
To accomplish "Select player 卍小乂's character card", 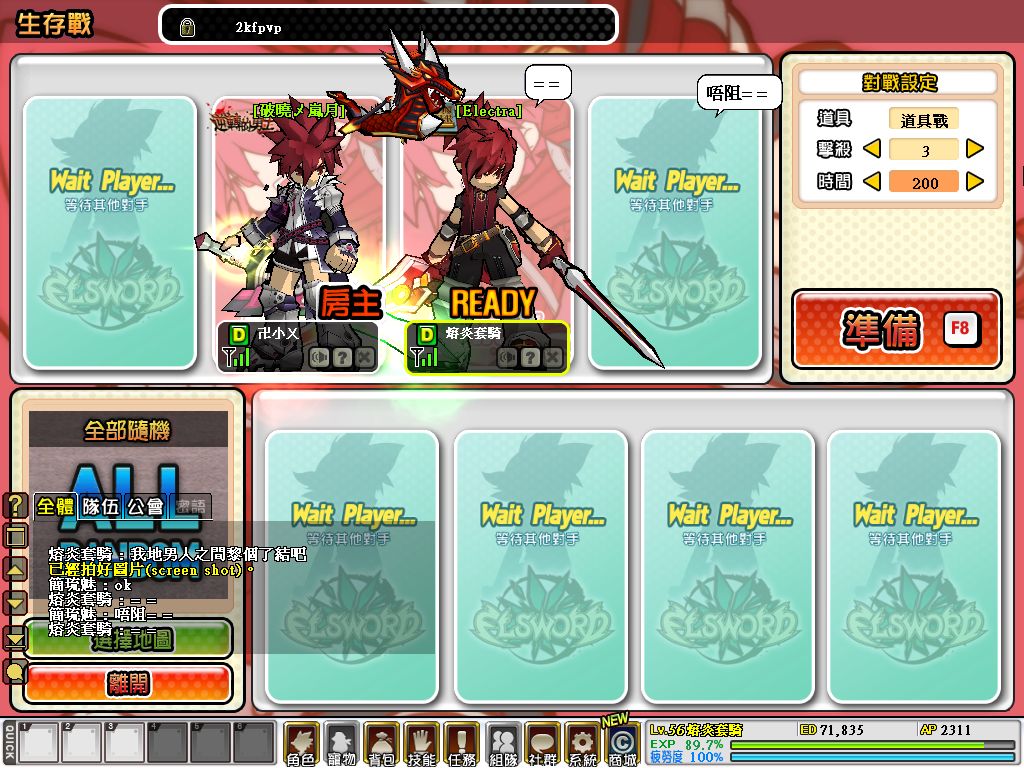I will (x=298, y=235).
